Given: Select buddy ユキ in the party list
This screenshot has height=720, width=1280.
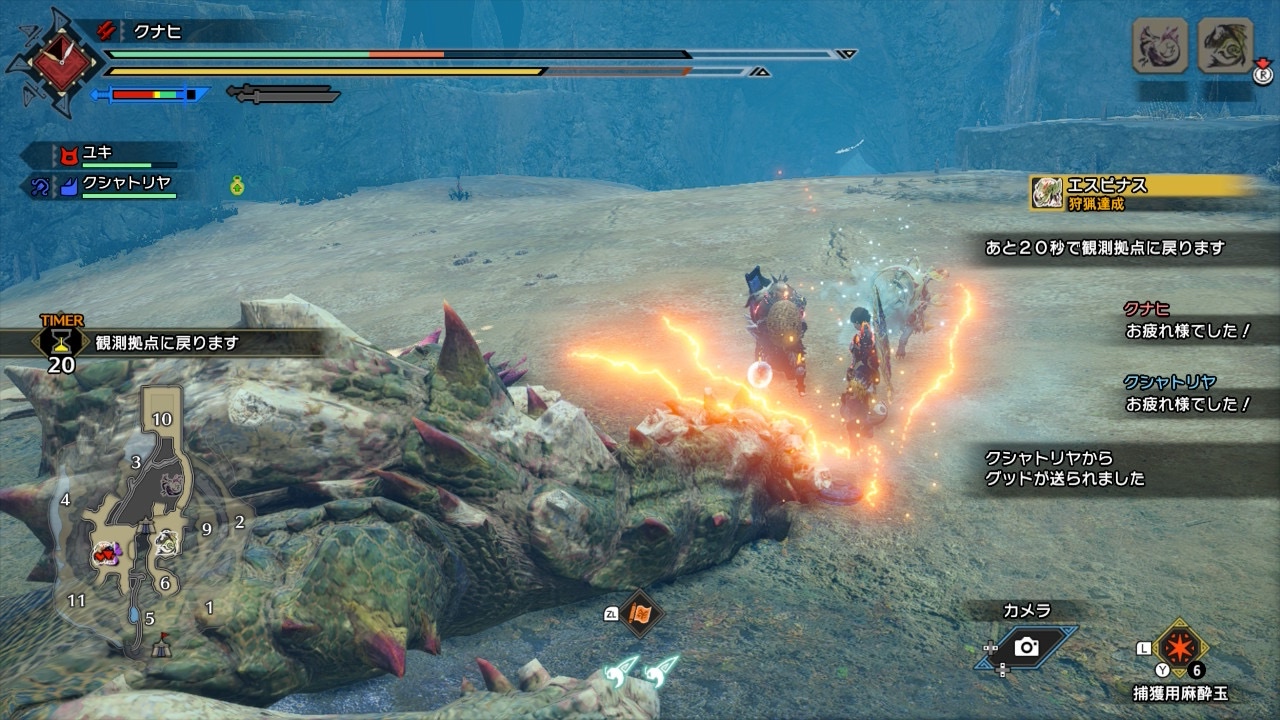Looking at the screenshot, I should [x=96, y=154].
